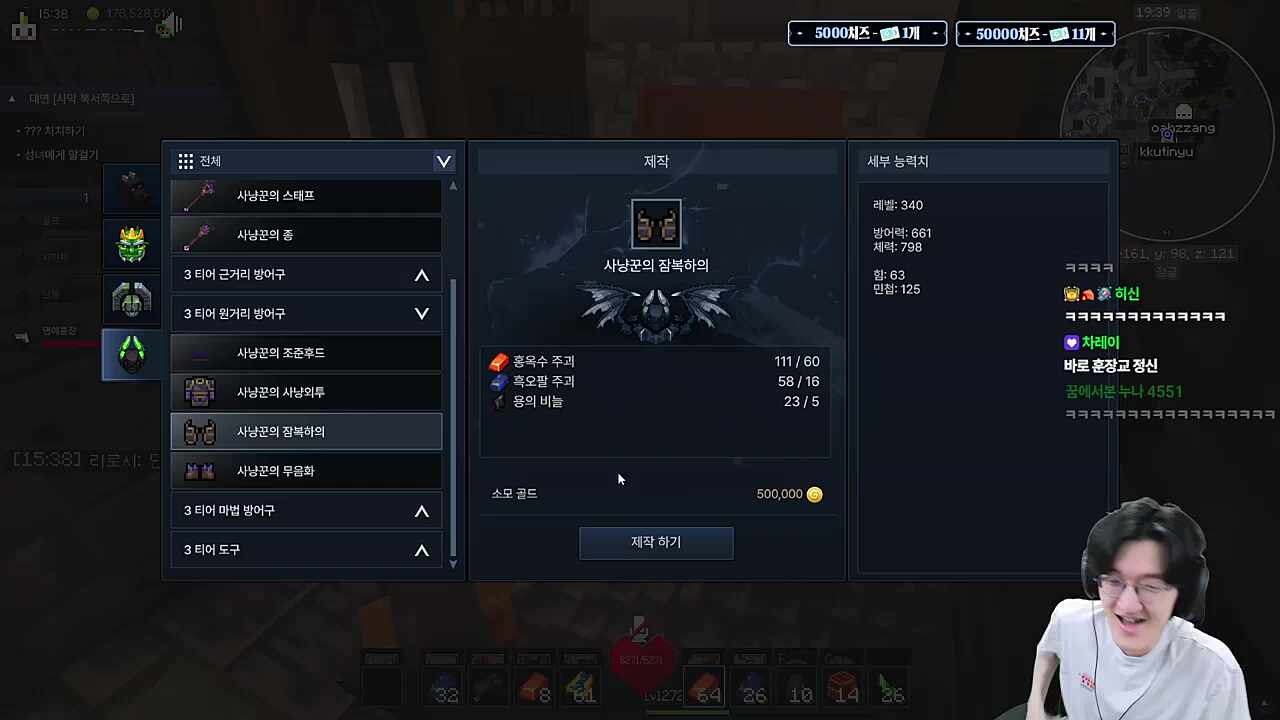Image resolution: width=1280 pixels, height=720 pixels.
Task: Click the 용의 비늘 scale icon
Action: 499,401
